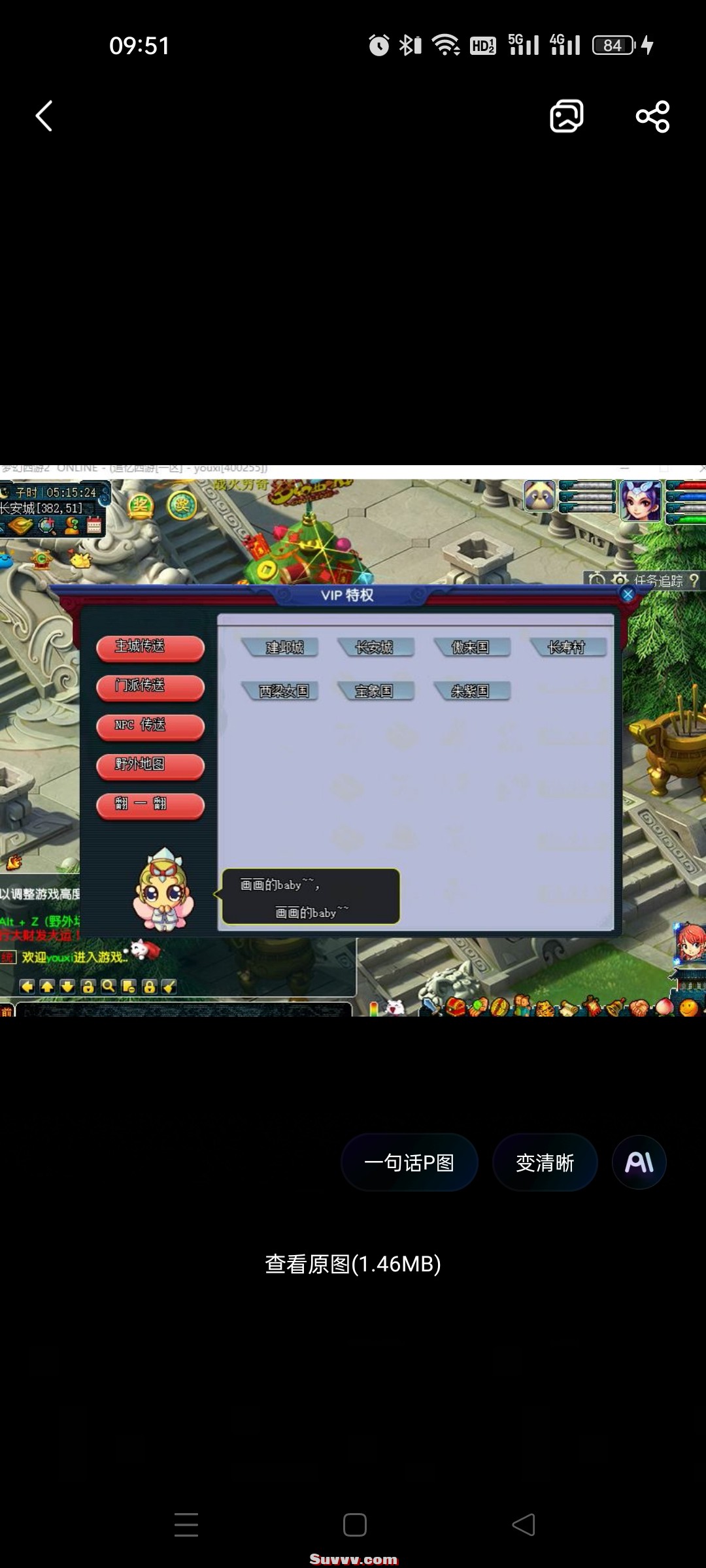Tap the 一句话P图 button
Viewport: 706px width, 1568px height.
click(409, 1163)
